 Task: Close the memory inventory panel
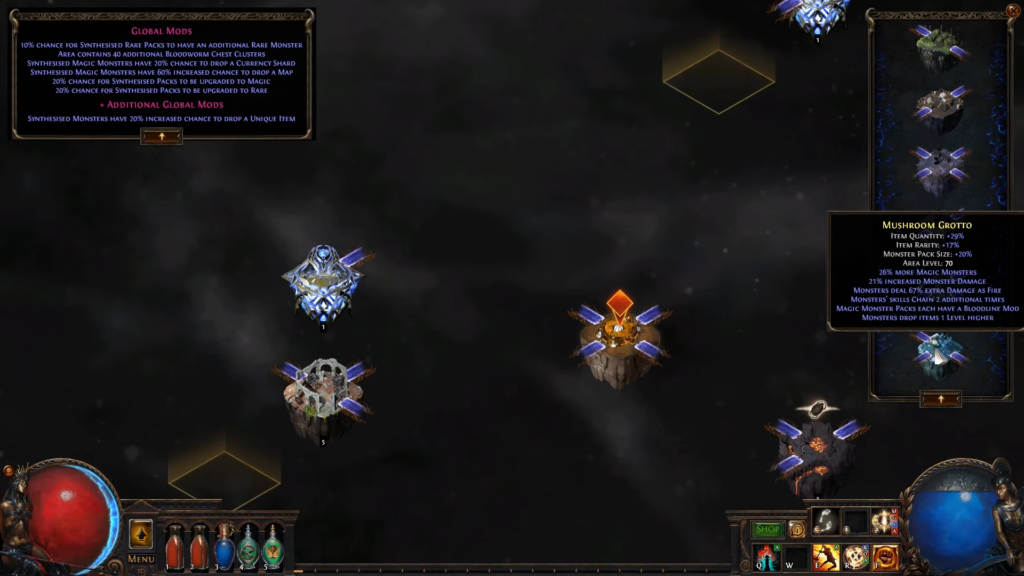coord(1013,11)
